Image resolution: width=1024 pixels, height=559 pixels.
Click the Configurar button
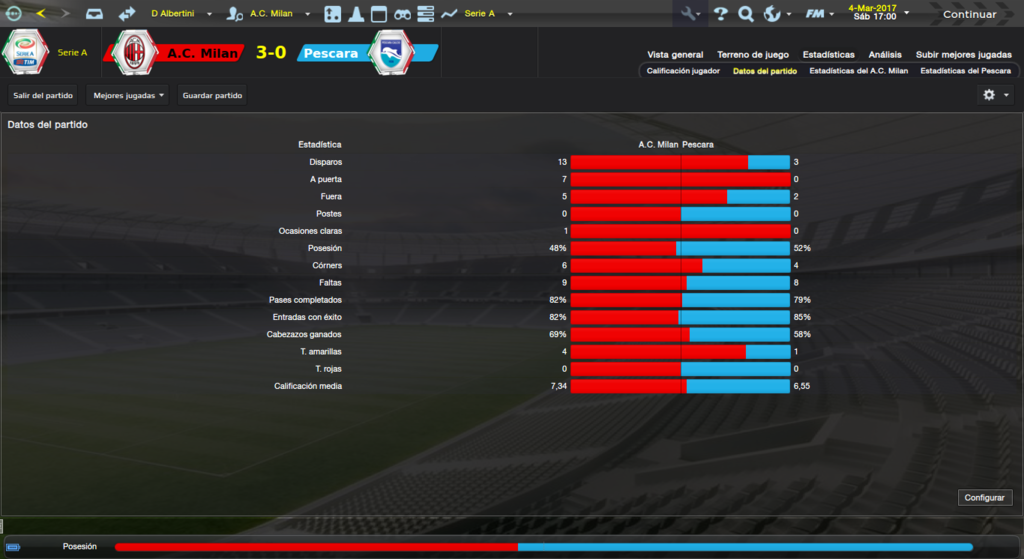[x=986, y=498]
